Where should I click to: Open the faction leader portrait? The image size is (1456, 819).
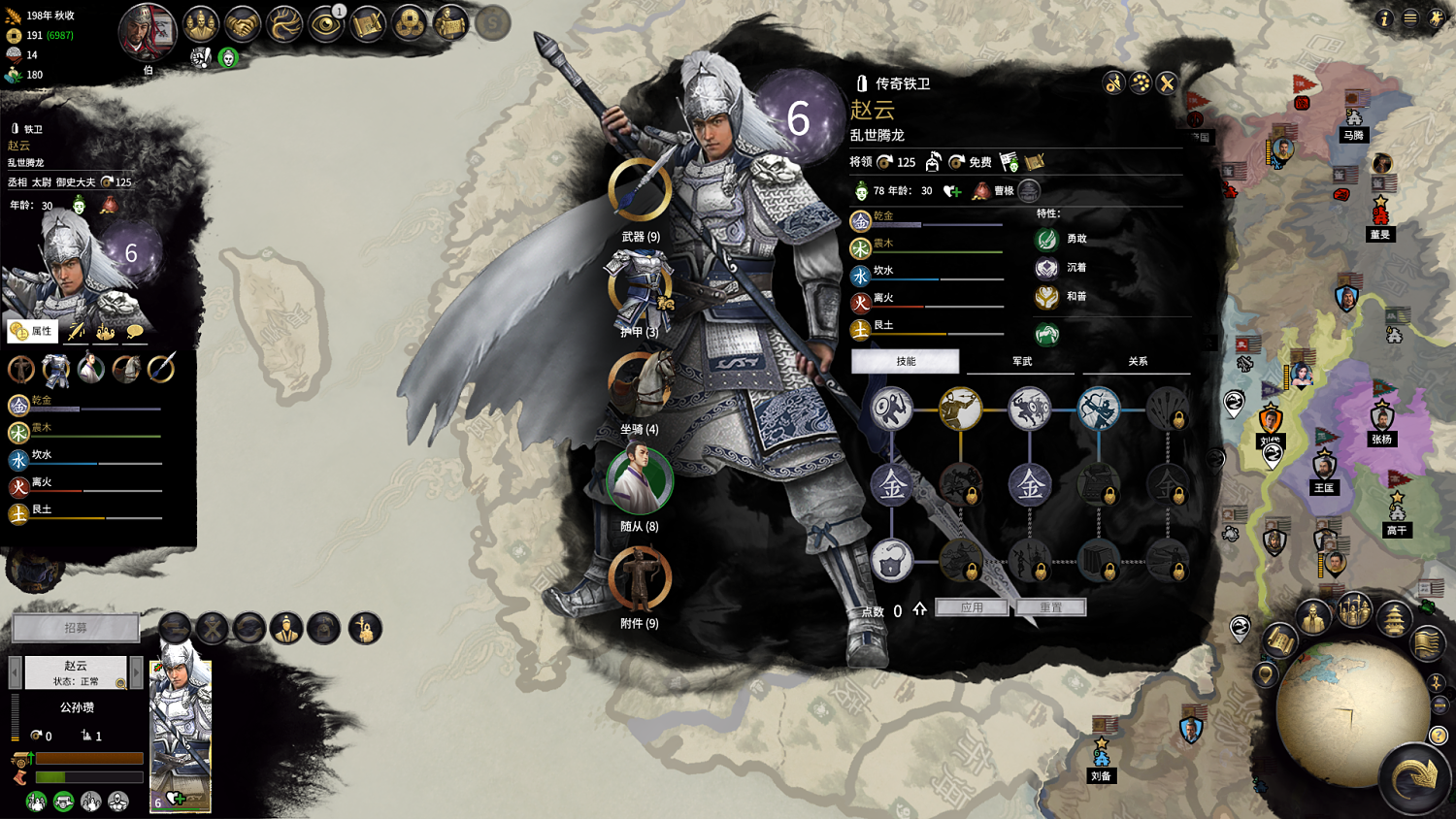click(147, 32)
